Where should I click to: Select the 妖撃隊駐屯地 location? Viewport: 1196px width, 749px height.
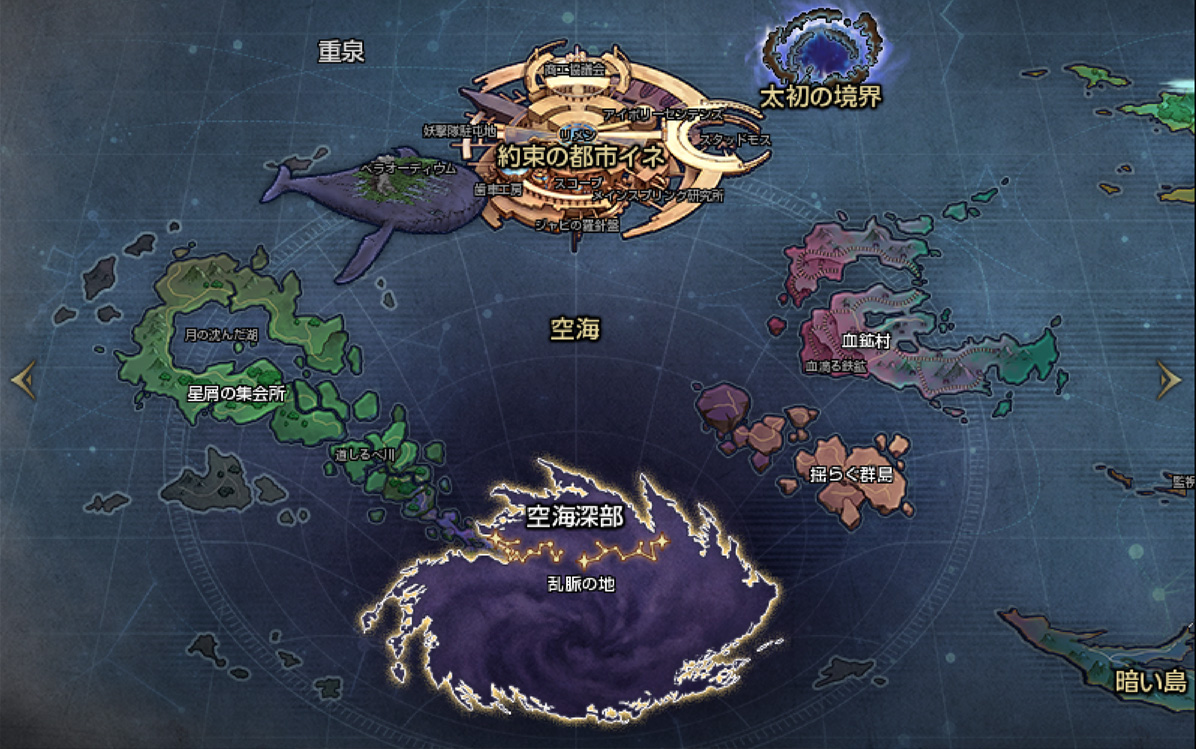pyautogui.click(x=459, y=131)
